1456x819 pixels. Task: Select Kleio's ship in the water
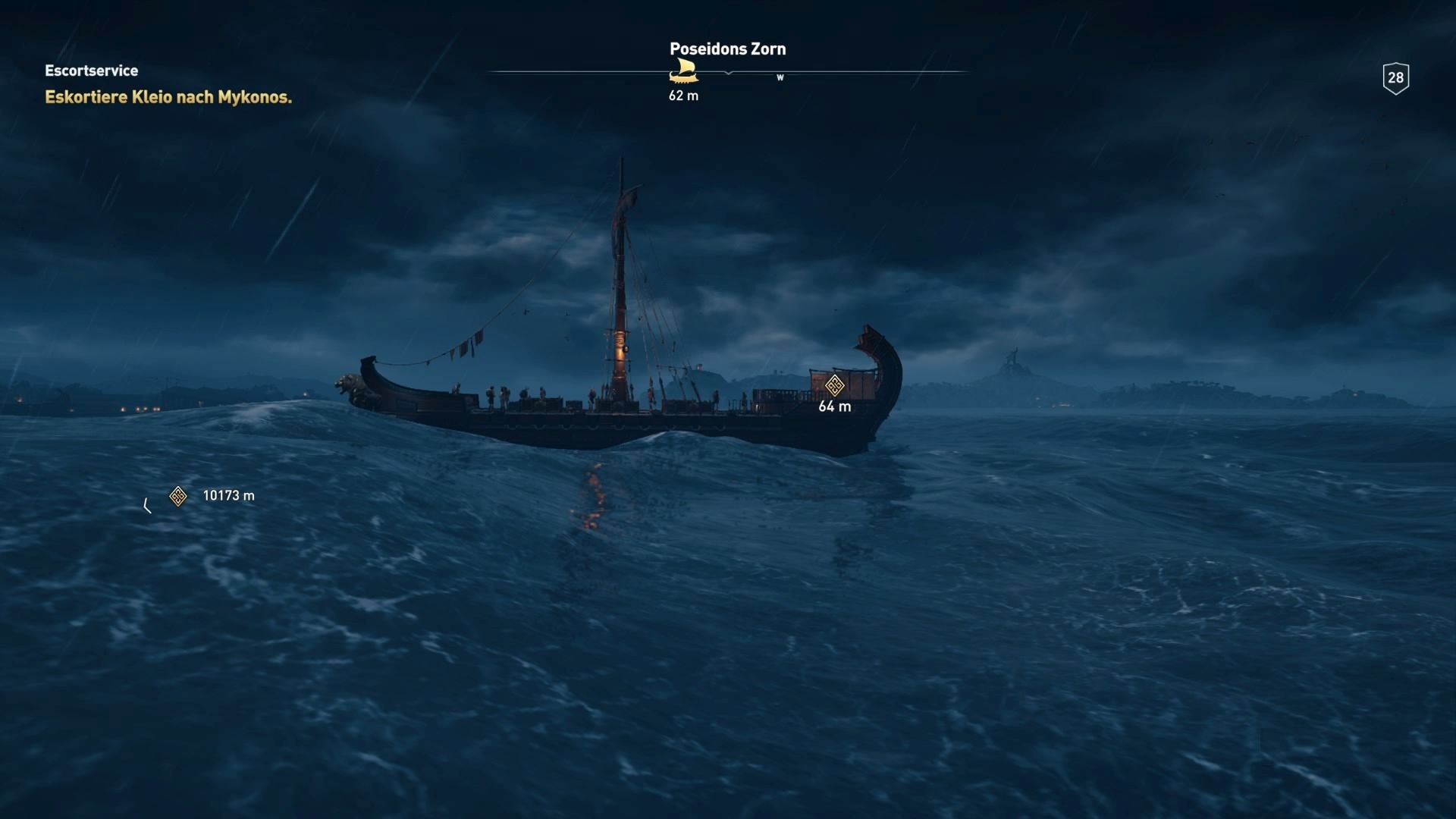coord(622,394)
